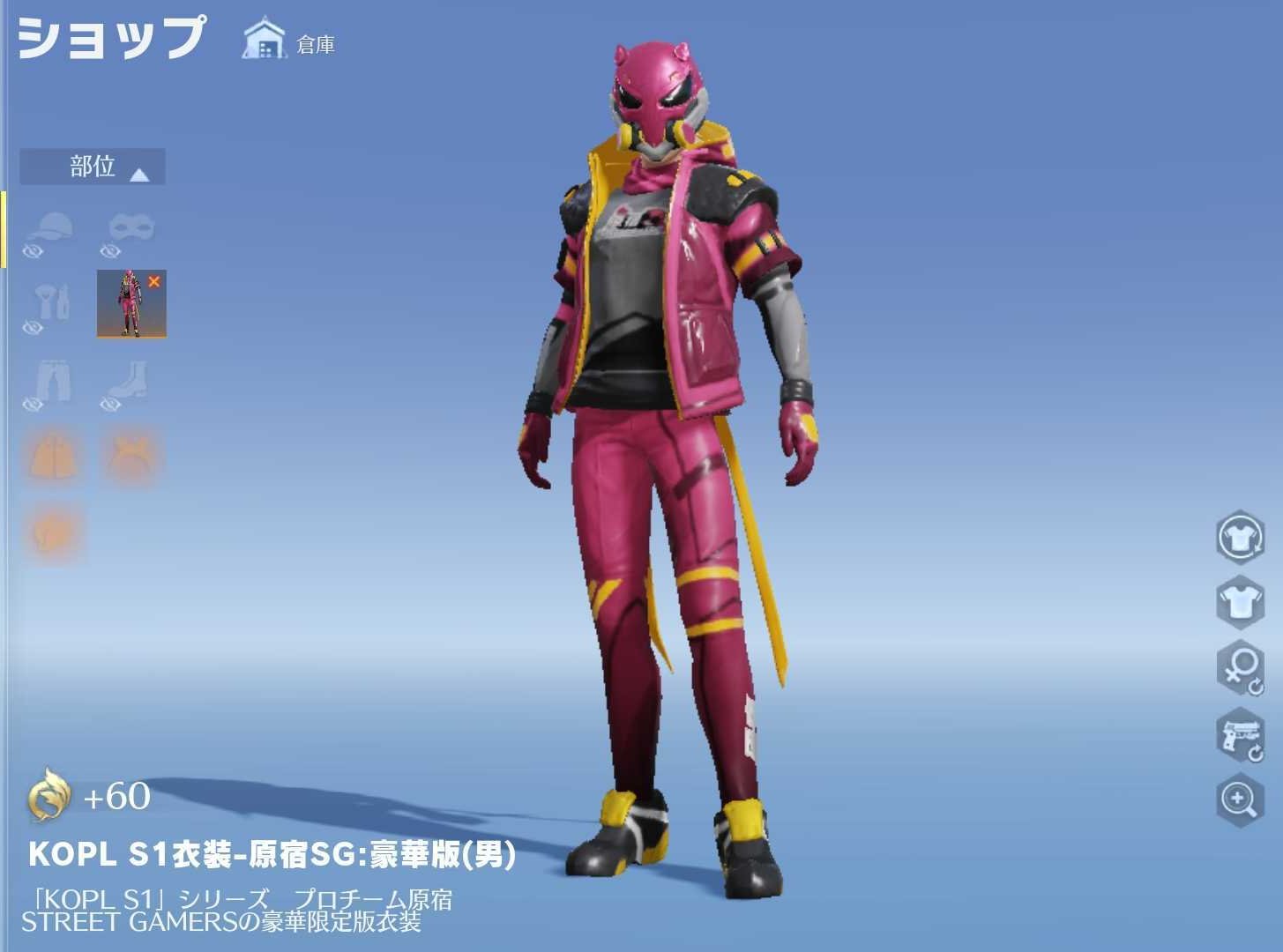Open the warehouse via the house icon
The image size is (1283, 952).
point(262,39)
